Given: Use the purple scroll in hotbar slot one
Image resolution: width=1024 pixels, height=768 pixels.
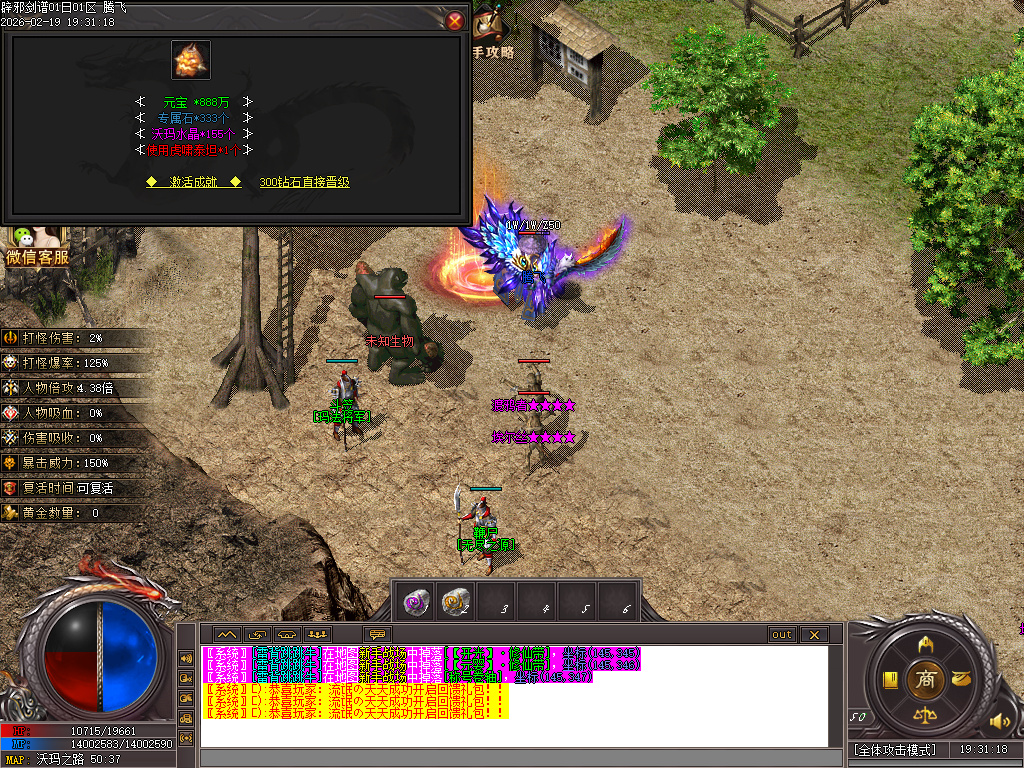Looking at the screenshot, I should 416,601.
